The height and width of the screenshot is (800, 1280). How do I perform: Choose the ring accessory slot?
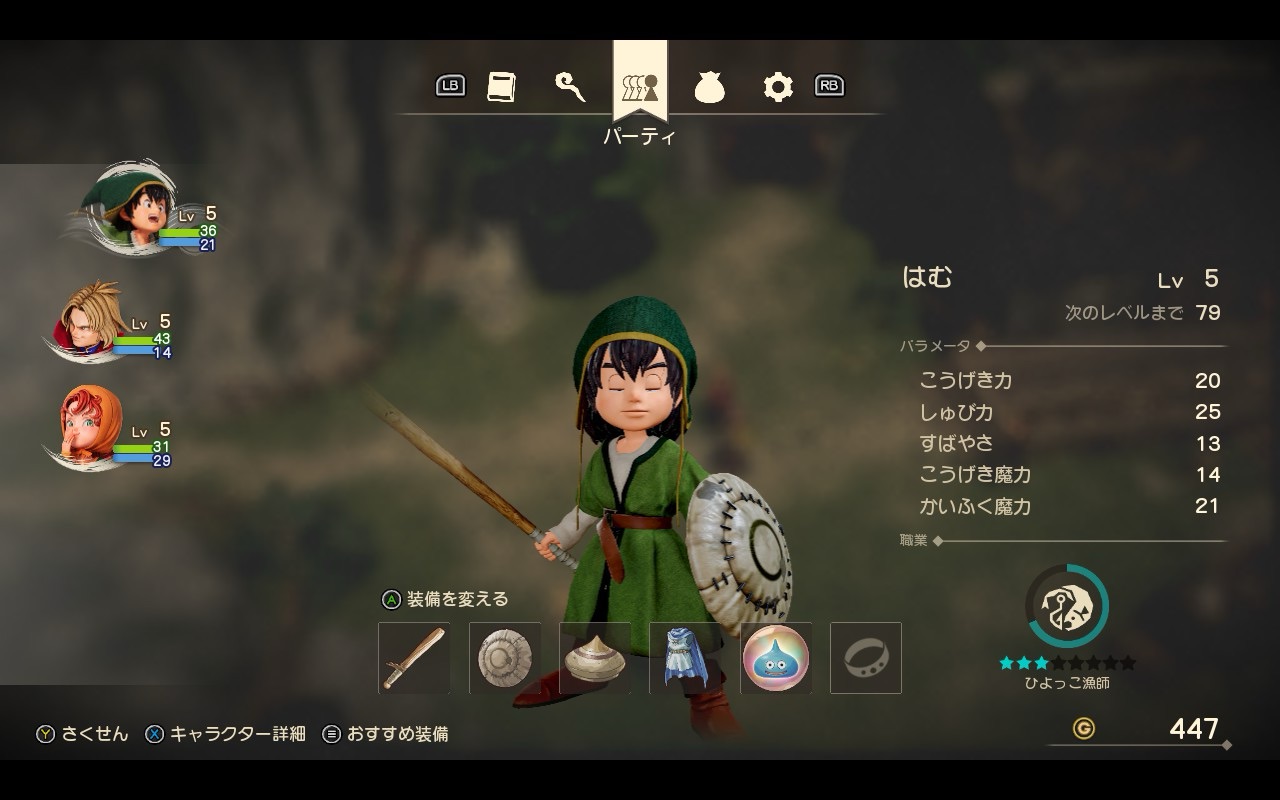(x=866, y=658)
